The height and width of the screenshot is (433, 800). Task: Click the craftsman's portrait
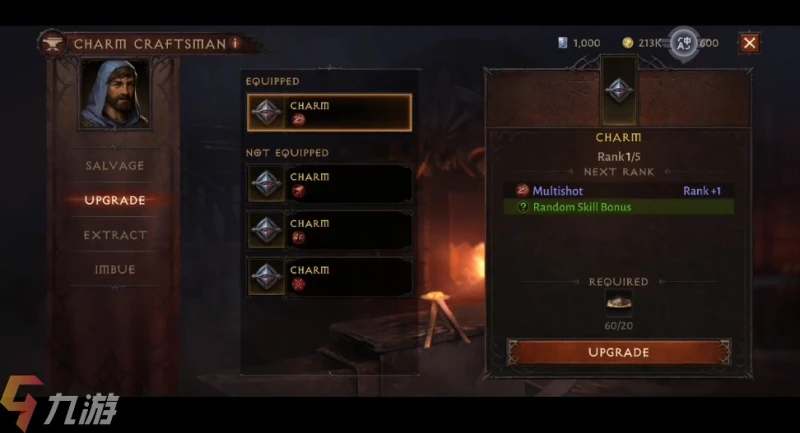tap(114, 93)
